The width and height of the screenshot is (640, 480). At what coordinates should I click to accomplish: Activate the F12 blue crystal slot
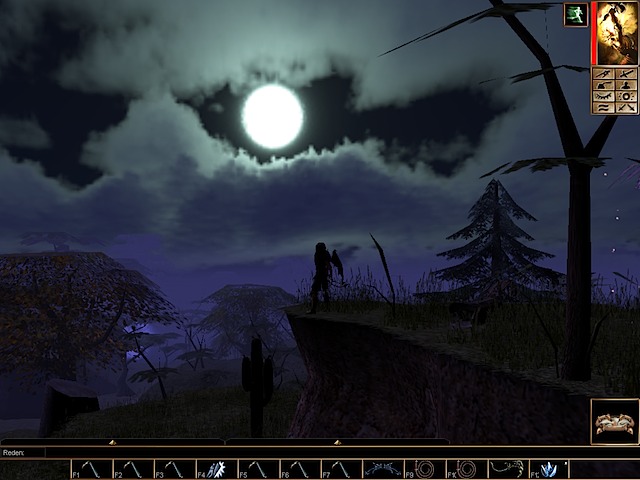tap(548, 469)
